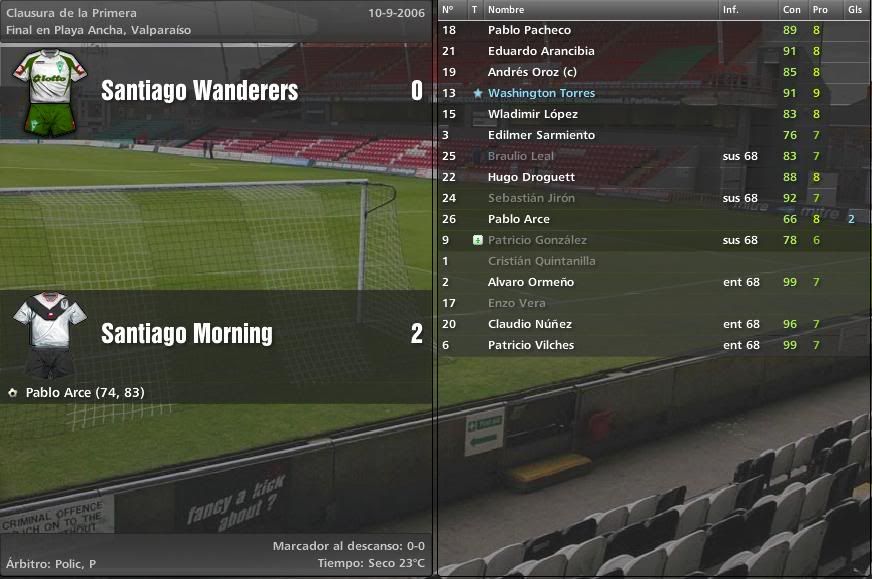Open Cristián Quintanilla bench entry
Screen dimensions: 872x579
click(541, 261)
